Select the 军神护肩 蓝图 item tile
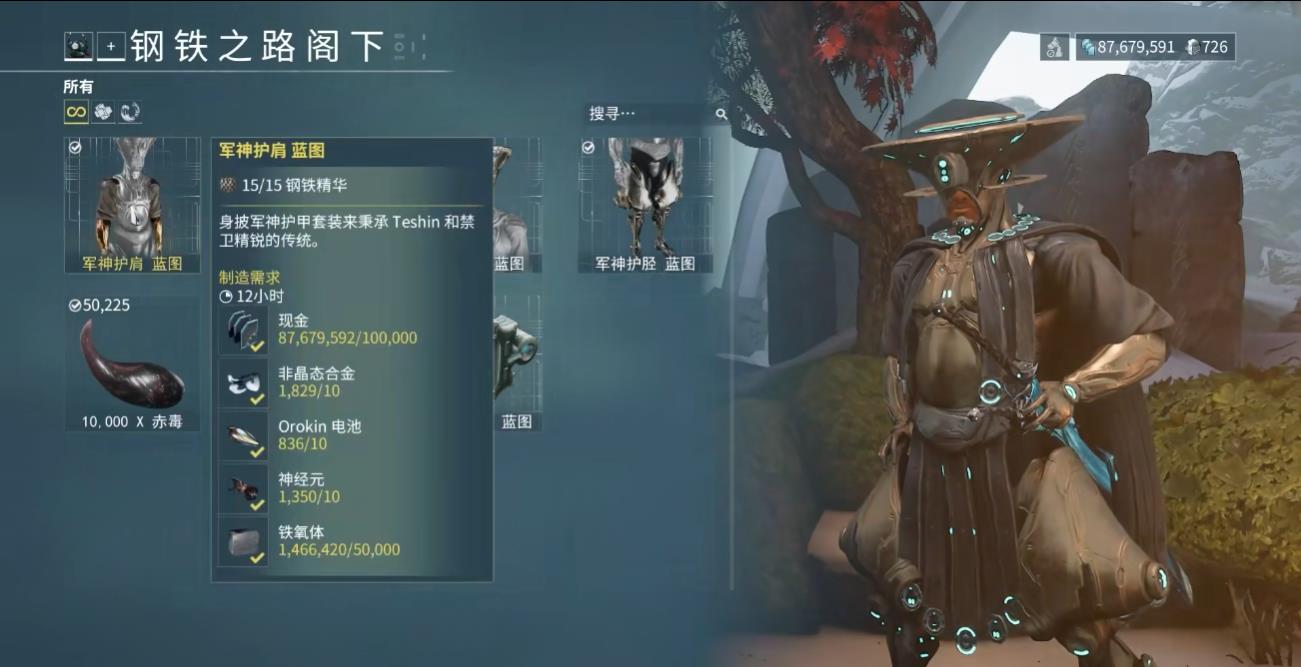Screen dimensions: 1301x667 (132, 205)
